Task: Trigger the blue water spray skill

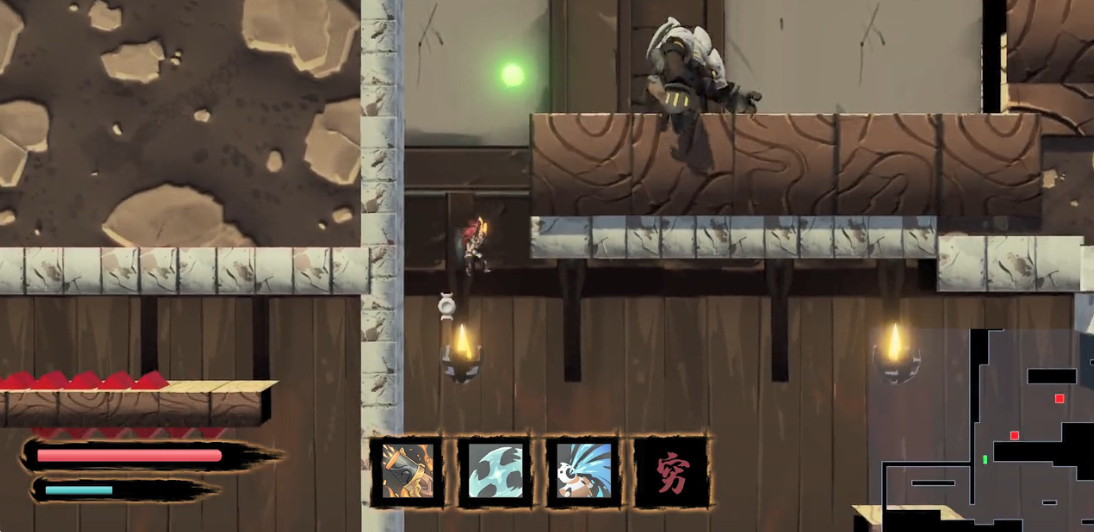Action: (584, 471)
